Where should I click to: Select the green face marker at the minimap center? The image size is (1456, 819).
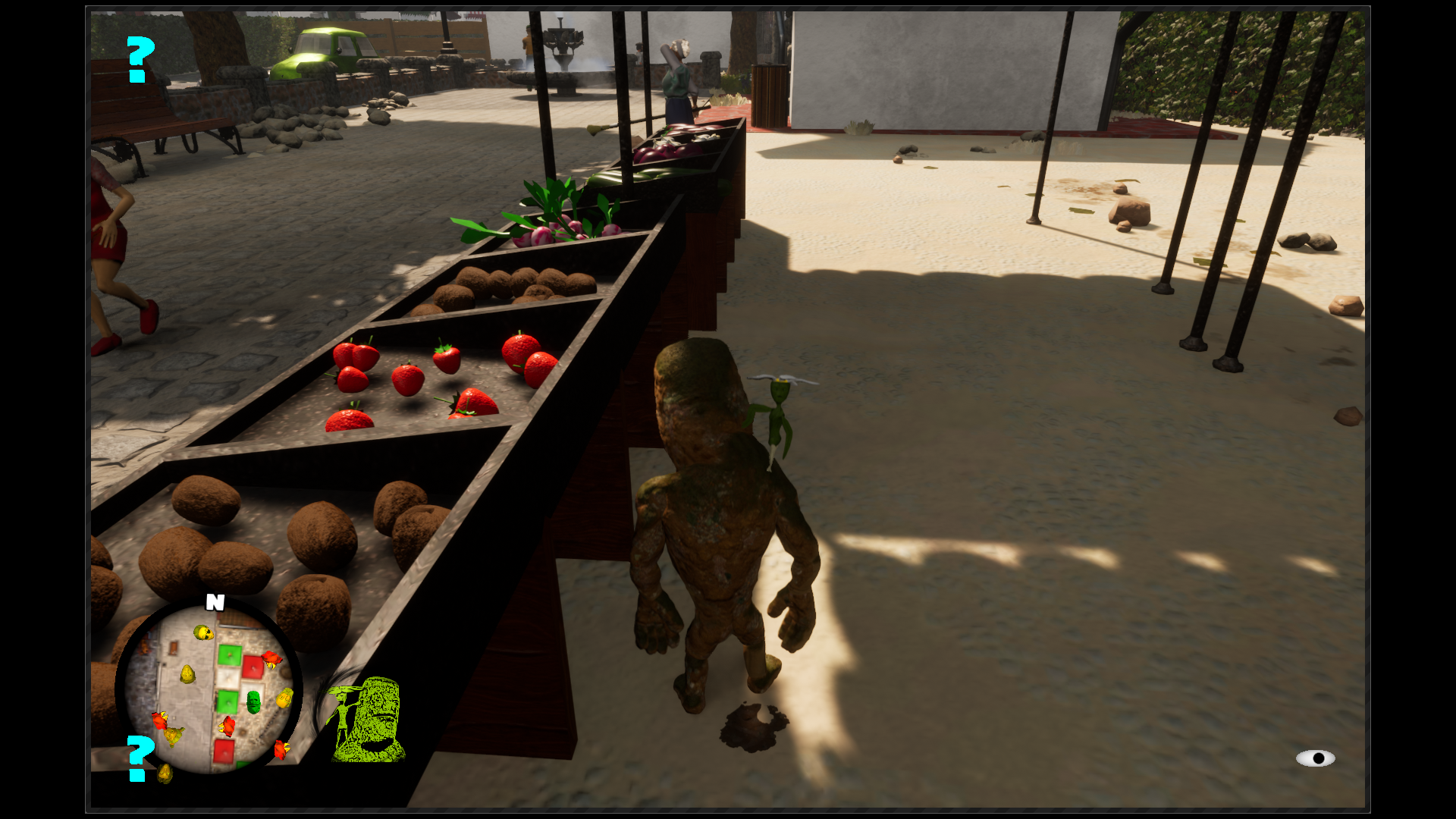(x=254, y=702)
